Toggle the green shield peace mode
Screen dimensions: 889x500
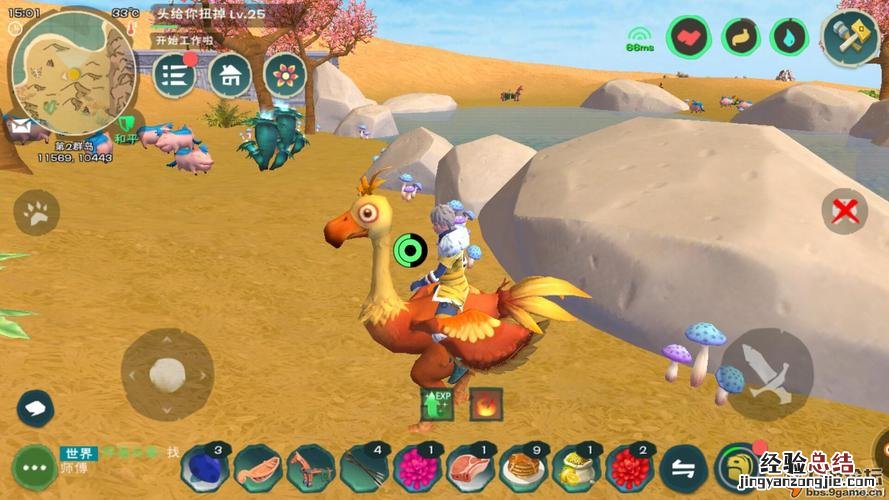click(125, 126)
